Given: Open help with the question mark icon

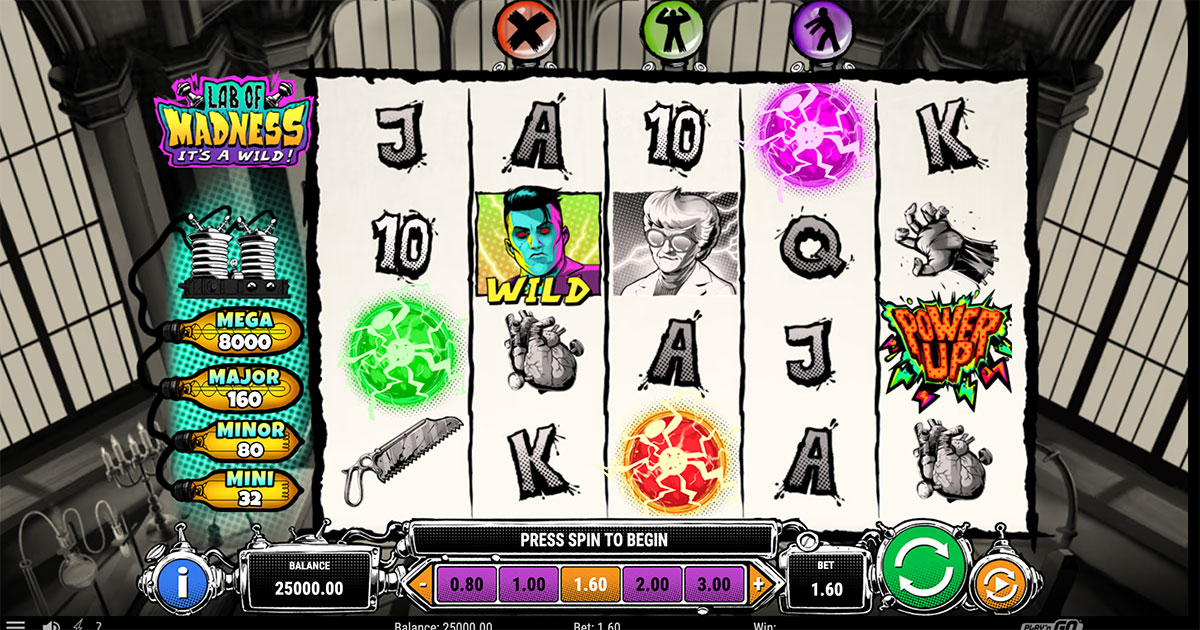Looking at the screenshot, I should point(97,625).
